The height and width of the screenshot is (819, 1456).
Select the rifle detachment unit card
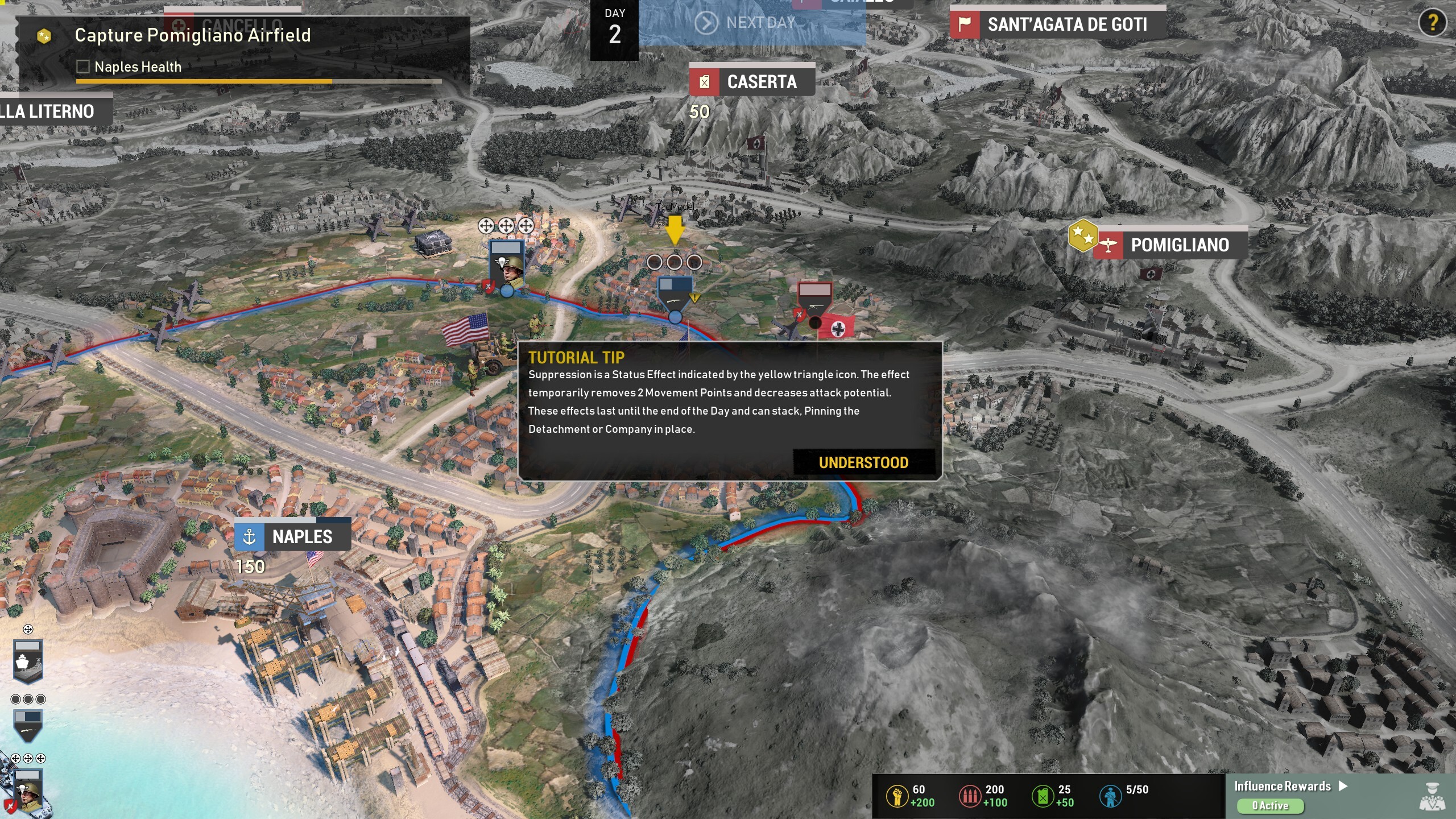point(28,725)
